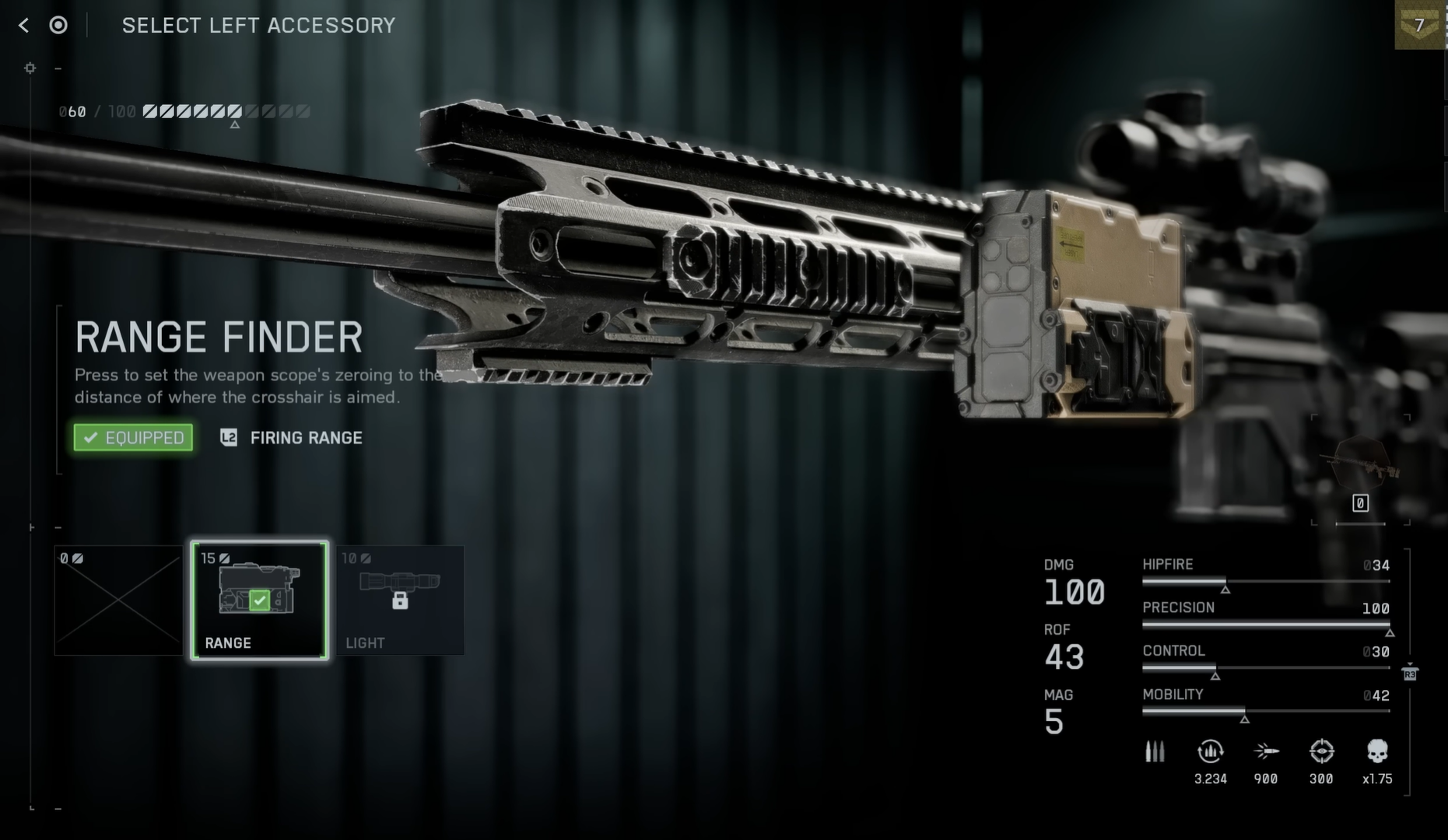The image size is (1448, 840).
Task: Choose the Range finder accessory slot
Action: [259, 600]
